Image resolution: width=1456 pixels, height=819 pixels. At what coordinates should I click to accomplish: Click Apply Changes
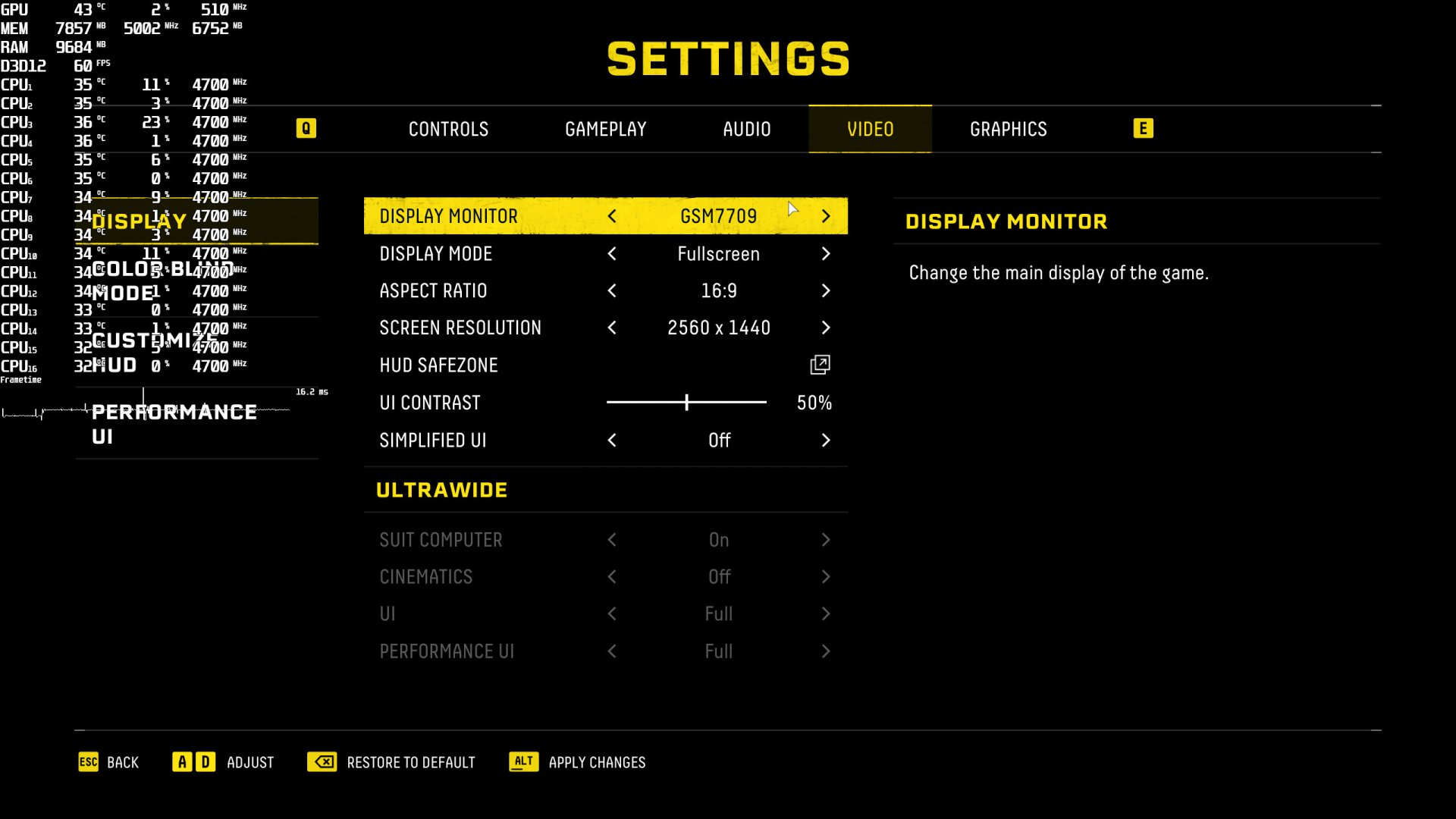596,762
